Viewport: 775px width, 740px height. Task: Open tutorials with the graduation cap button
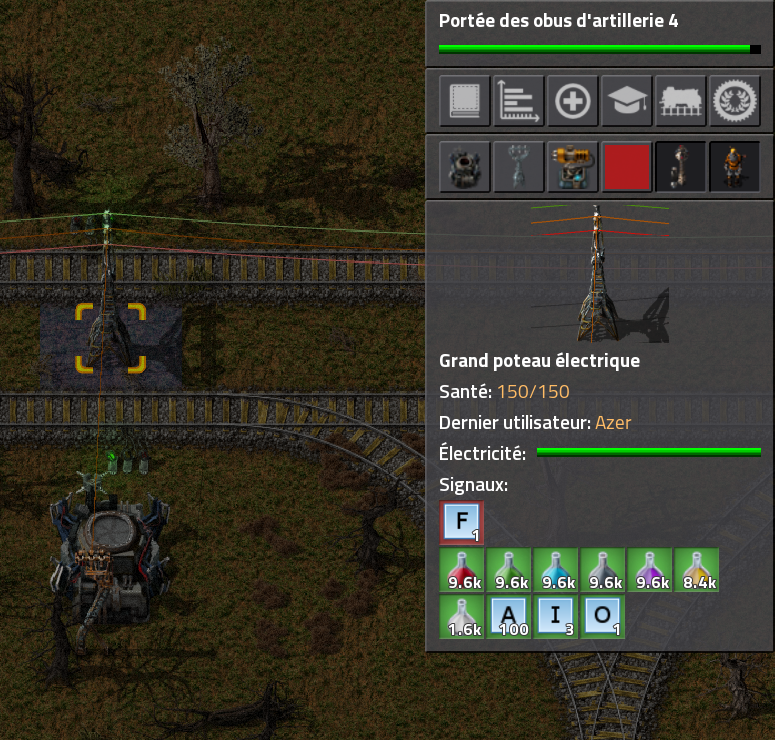coord(627,101)
